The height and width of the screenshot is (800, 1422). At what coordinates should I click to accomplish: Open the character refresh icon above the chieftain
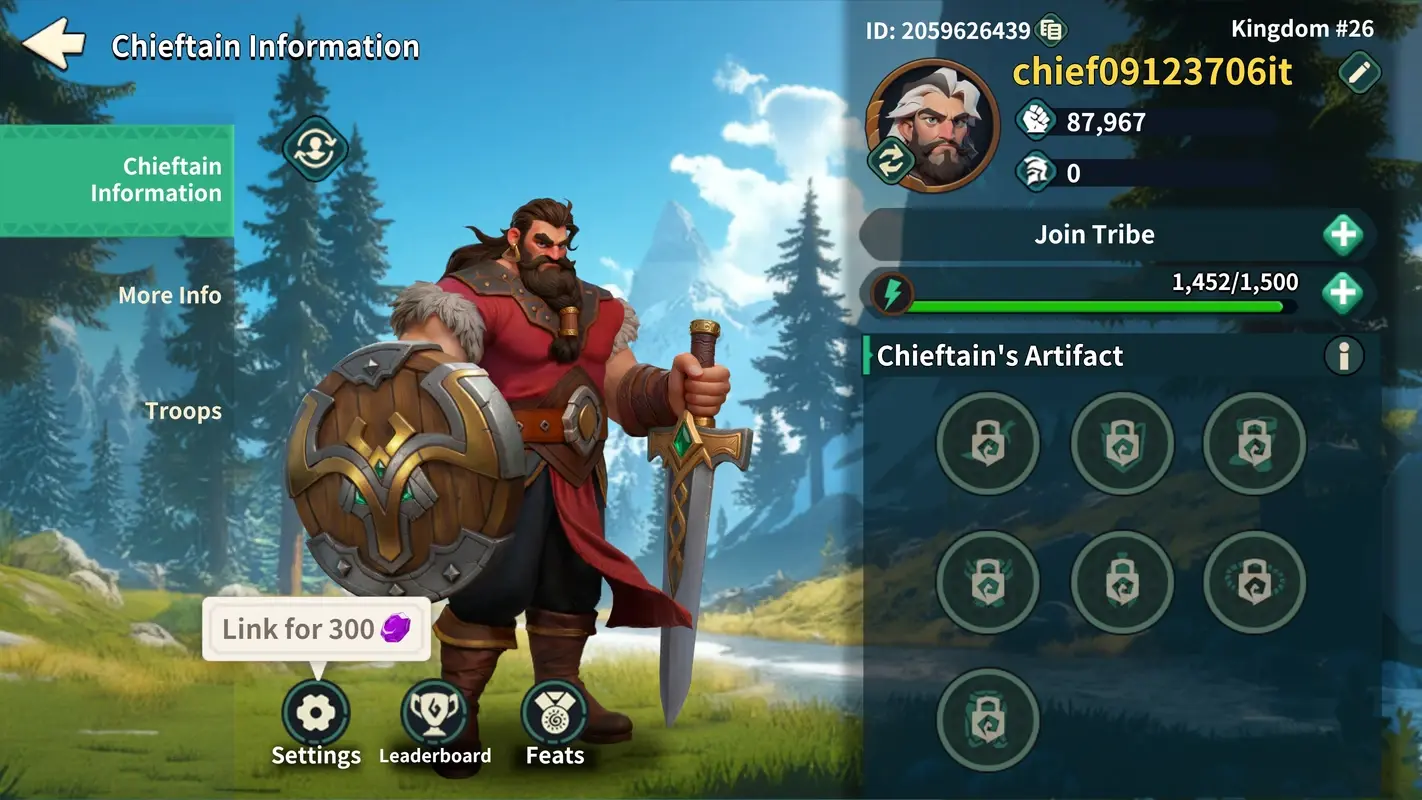coord(315,148)
